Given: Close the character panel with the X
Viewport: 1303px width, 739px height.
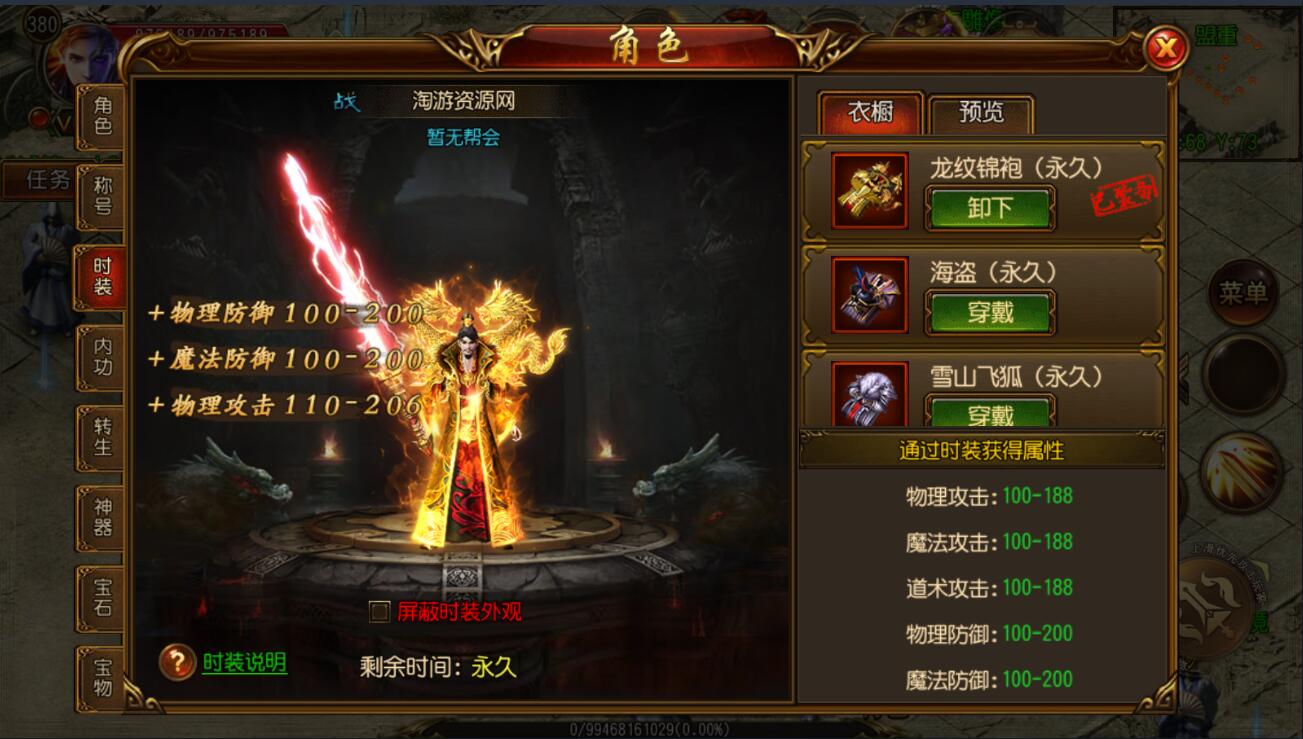Looking at the screenshot, I should (1165, 47).
